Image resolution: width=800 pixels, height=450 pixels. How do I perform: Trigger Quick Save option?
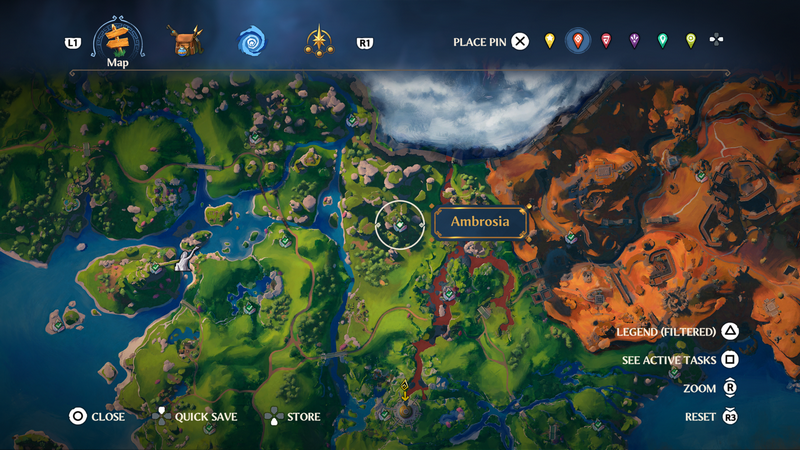205,416
